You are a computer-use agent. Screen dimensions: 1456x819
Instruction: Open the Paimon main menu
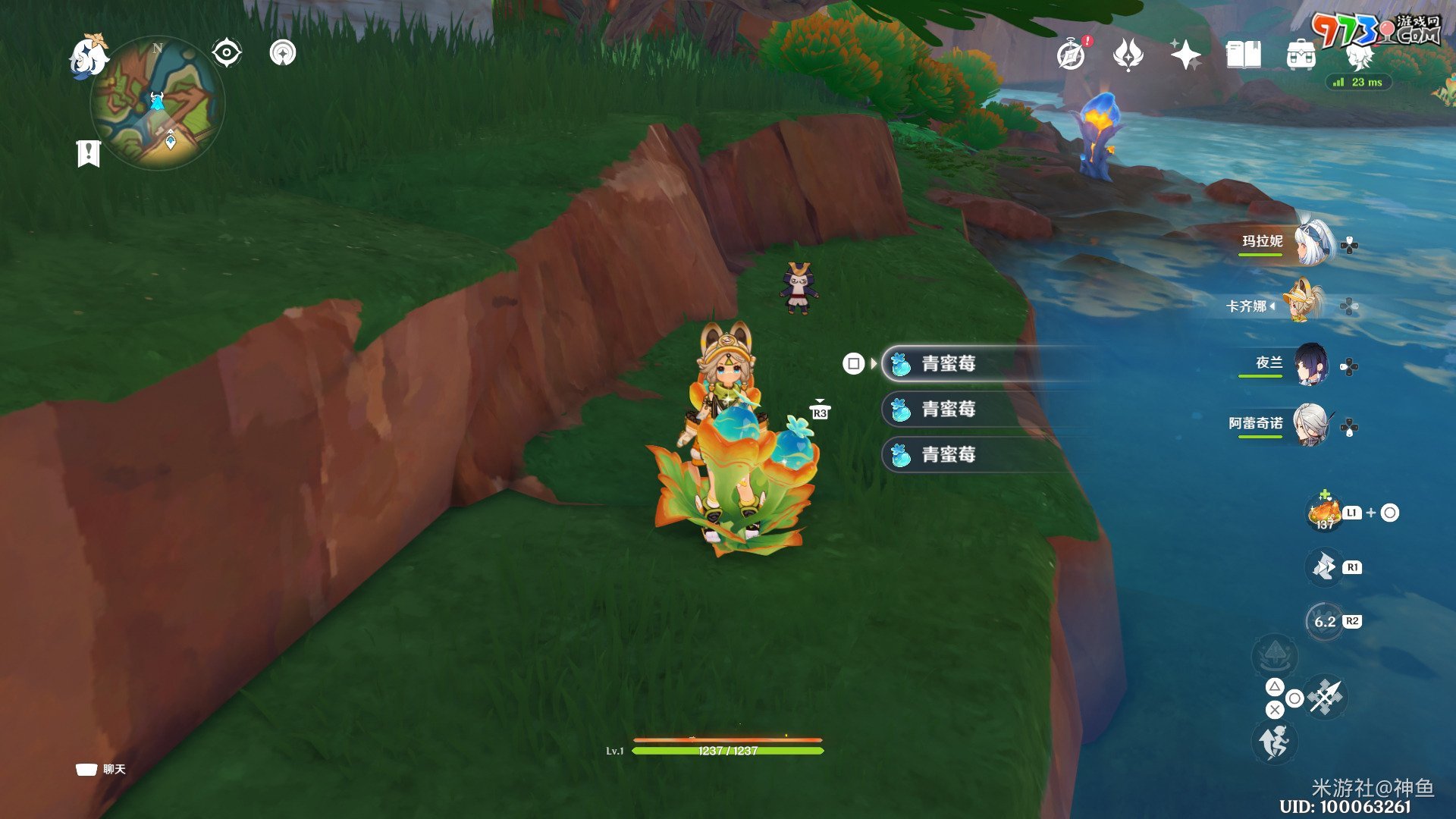click(87, 56)
